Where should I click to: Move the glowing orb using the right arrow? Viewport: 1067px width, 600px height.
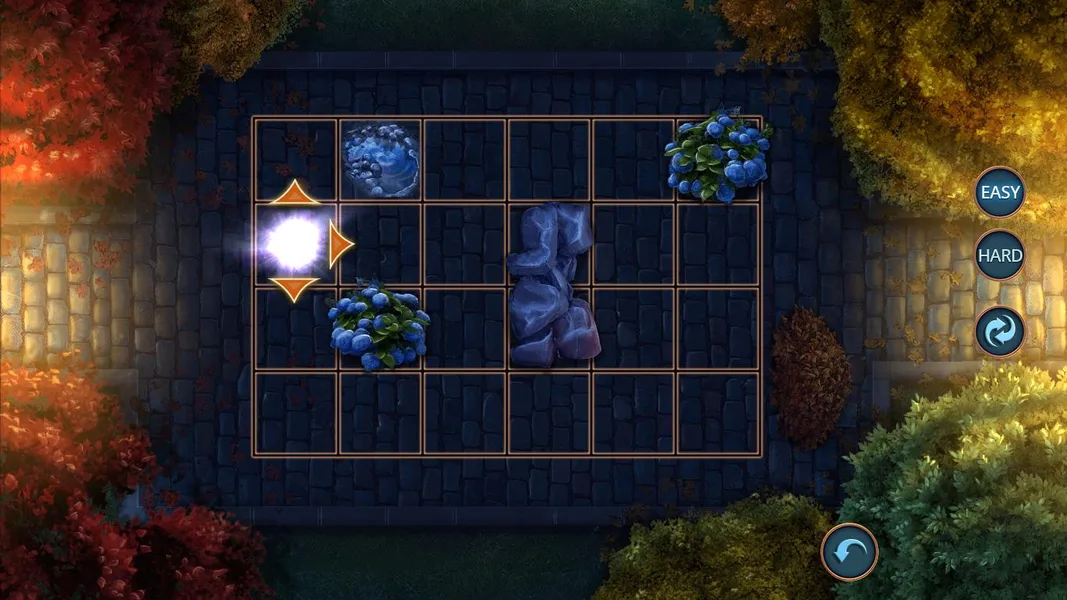click(x=341, y=244)
